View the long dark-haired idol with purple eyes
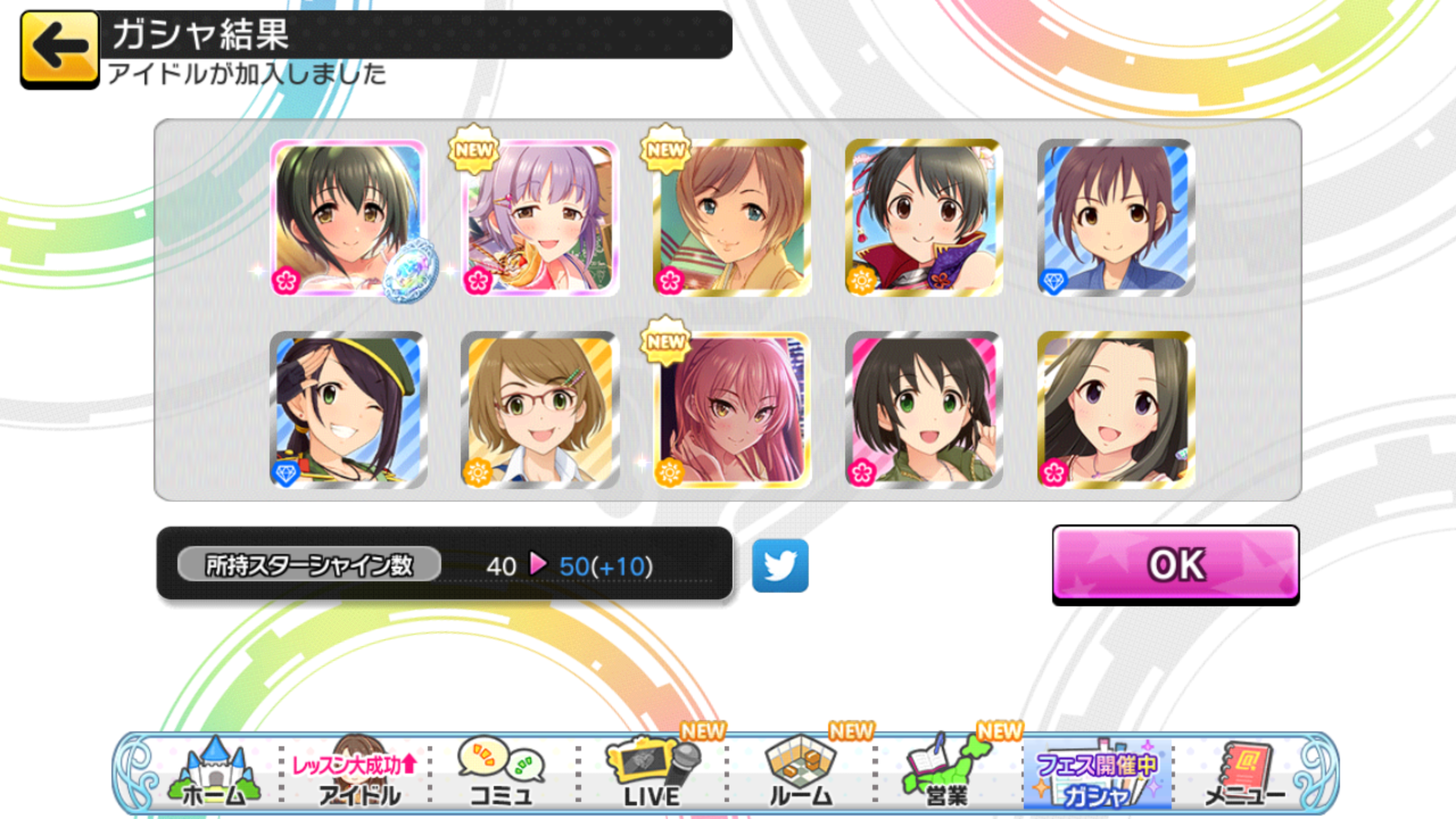Screen dimensions: 1456x819 (x=1115, y=410)
